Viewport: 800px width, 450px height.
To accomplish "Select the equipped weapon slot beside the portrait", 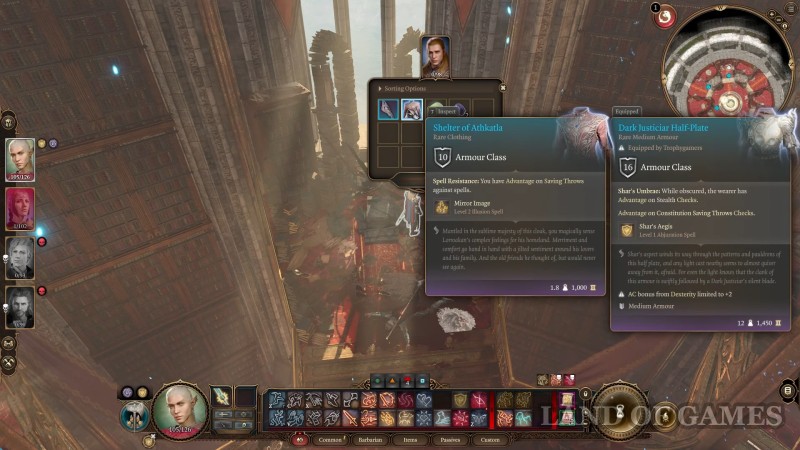I will (x=222, y=397).
